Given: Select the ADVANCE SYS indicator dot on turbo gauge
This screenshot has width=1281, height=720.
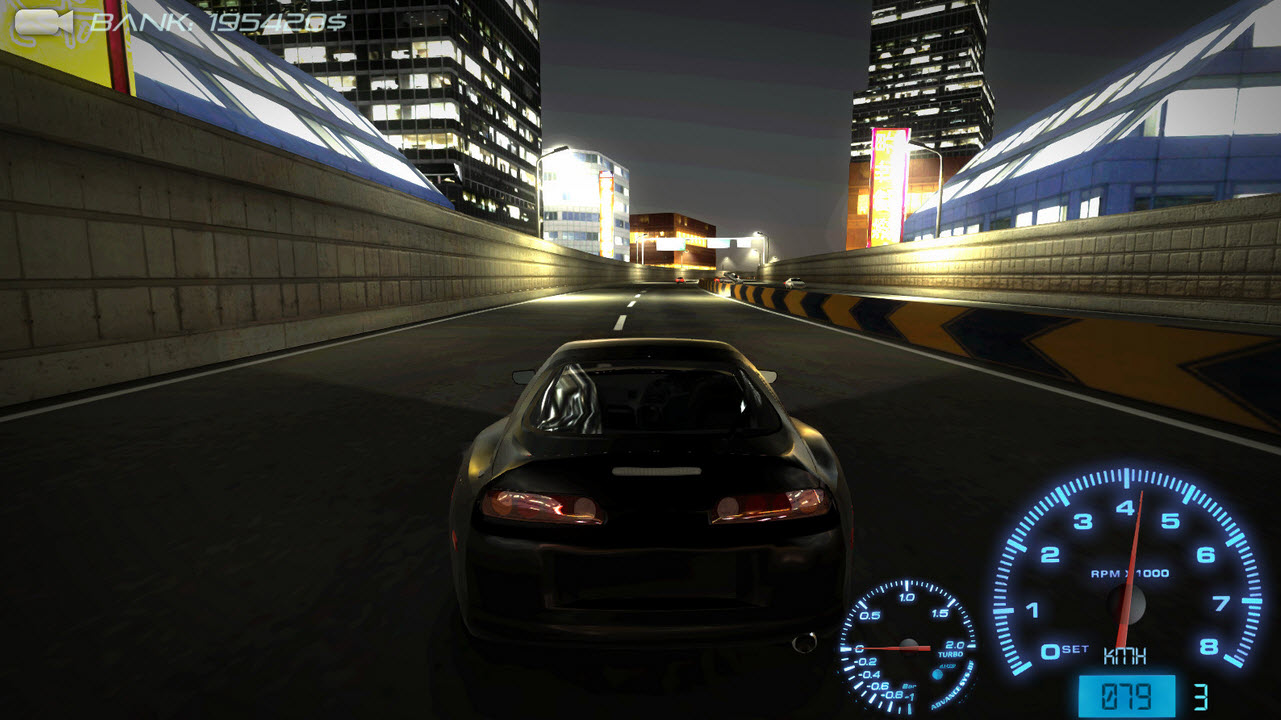Looking at the screenshot, I should [936, 673].
